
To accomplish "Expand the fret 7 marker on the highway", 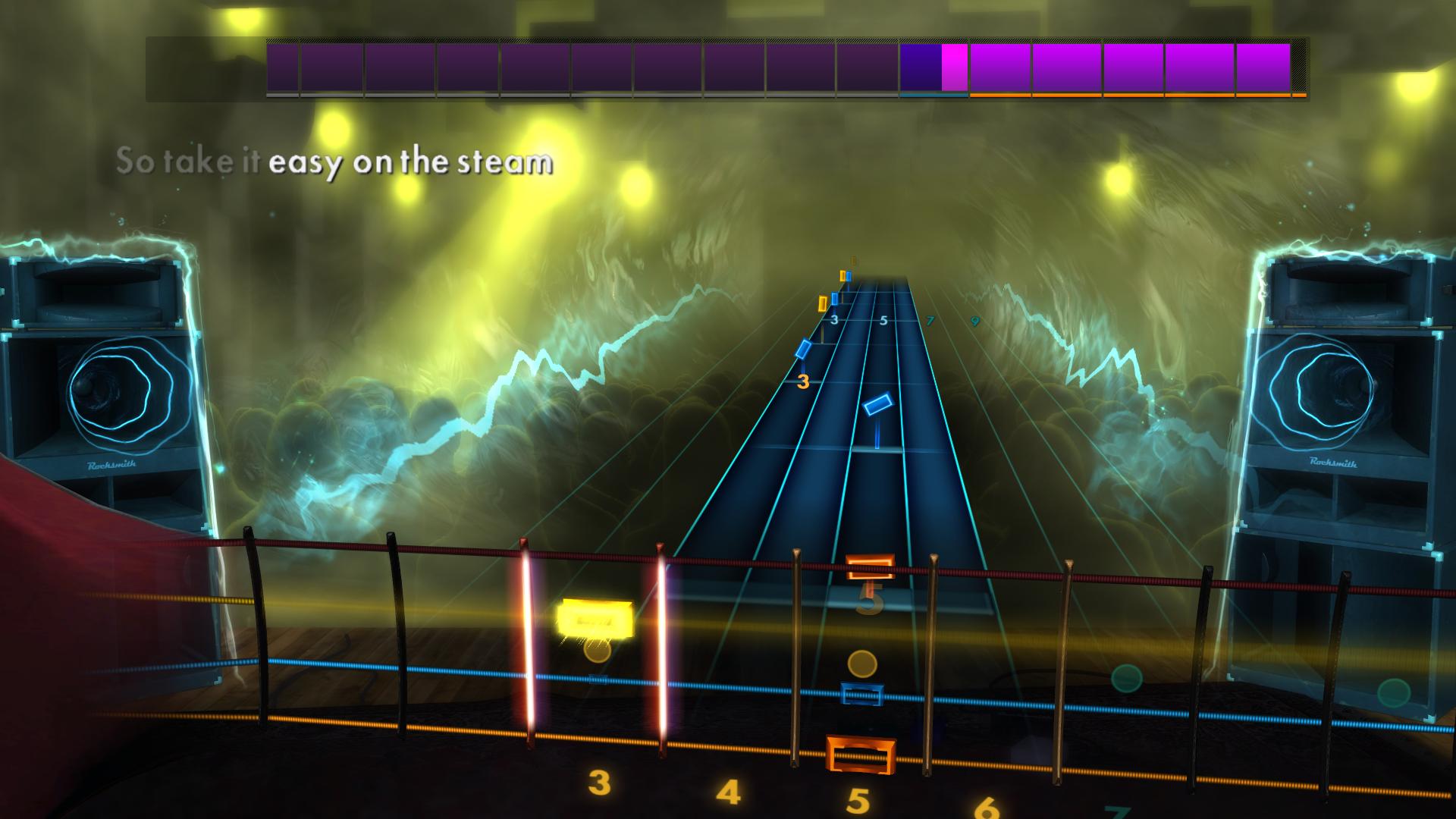I will (x=930, y=321).
